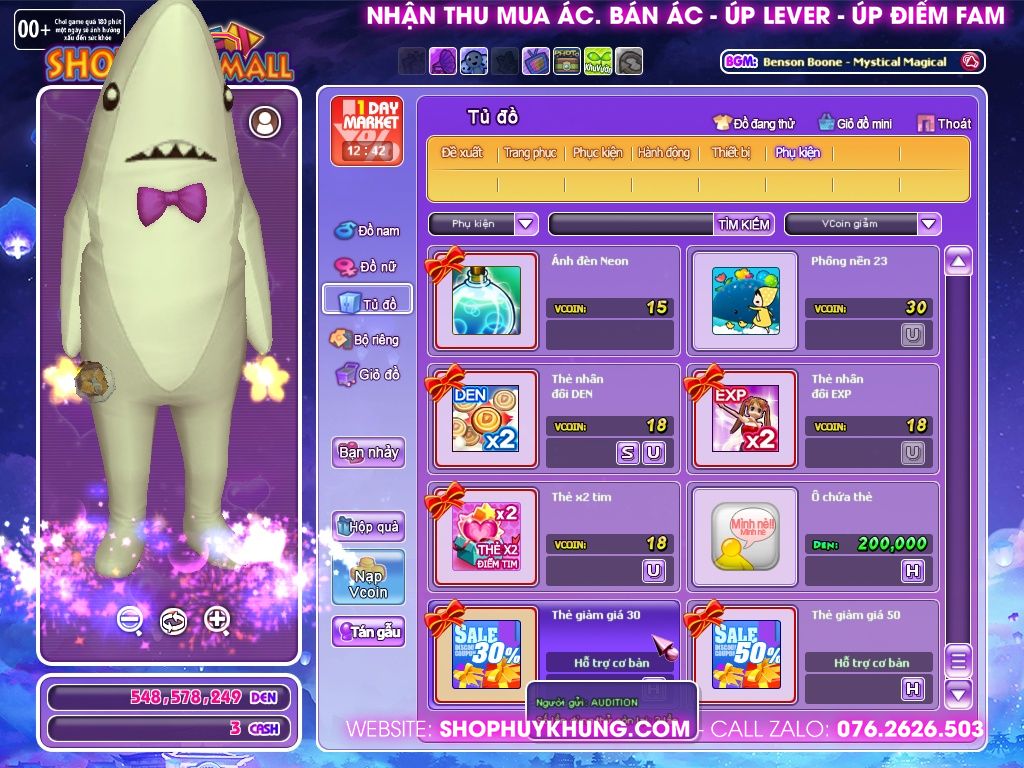Screen dimensions: 1024x768
Task: Exit the shop with Thoát
Action: [x=943, y=123]
